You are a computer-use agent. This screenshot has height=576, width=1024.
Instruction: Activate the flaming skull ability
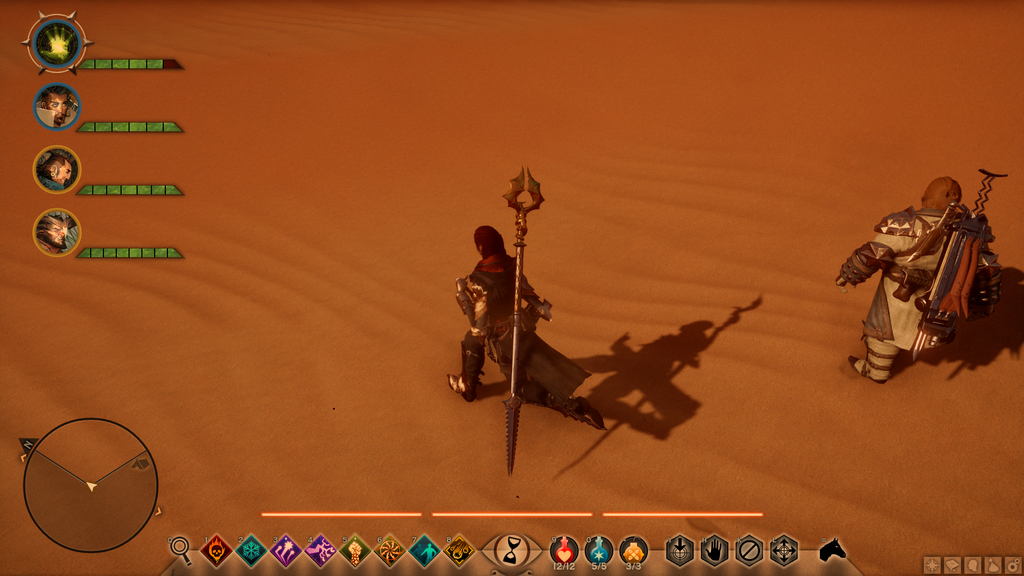217,550
